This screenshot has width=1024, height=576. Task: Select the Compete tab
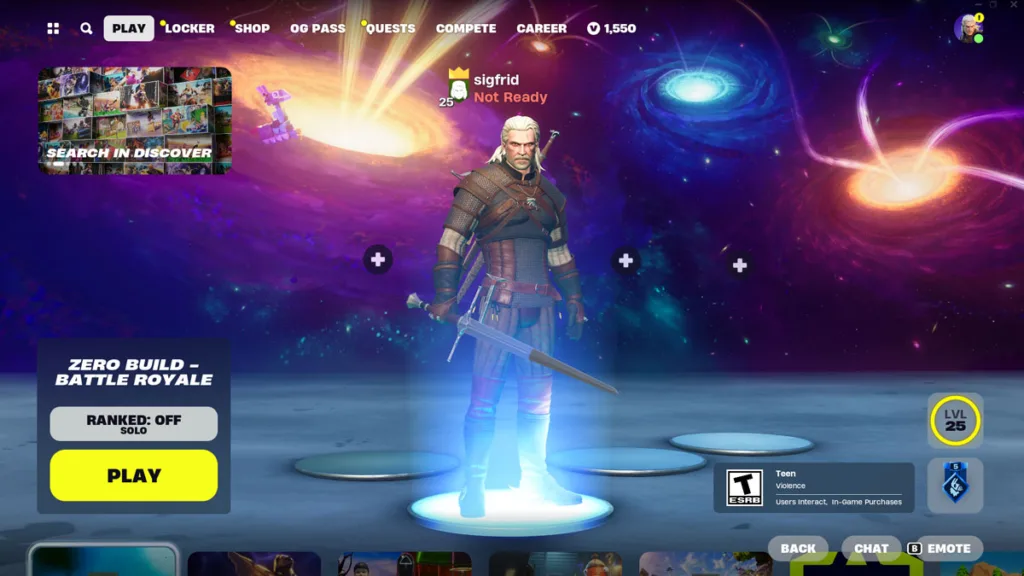(466, 28)
